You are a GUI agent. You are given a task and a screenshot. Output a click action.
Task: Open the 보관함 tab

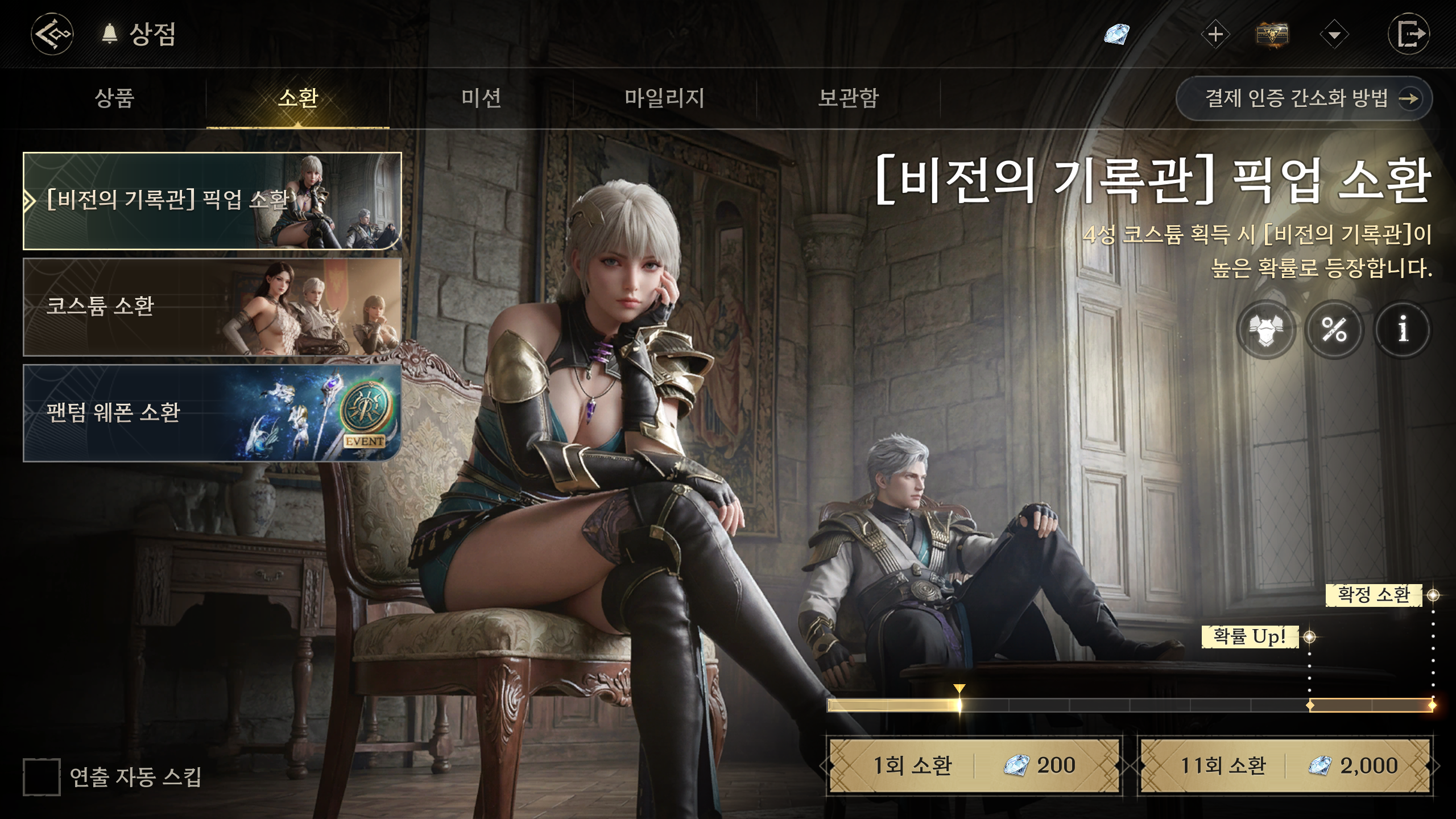point(848,98)
